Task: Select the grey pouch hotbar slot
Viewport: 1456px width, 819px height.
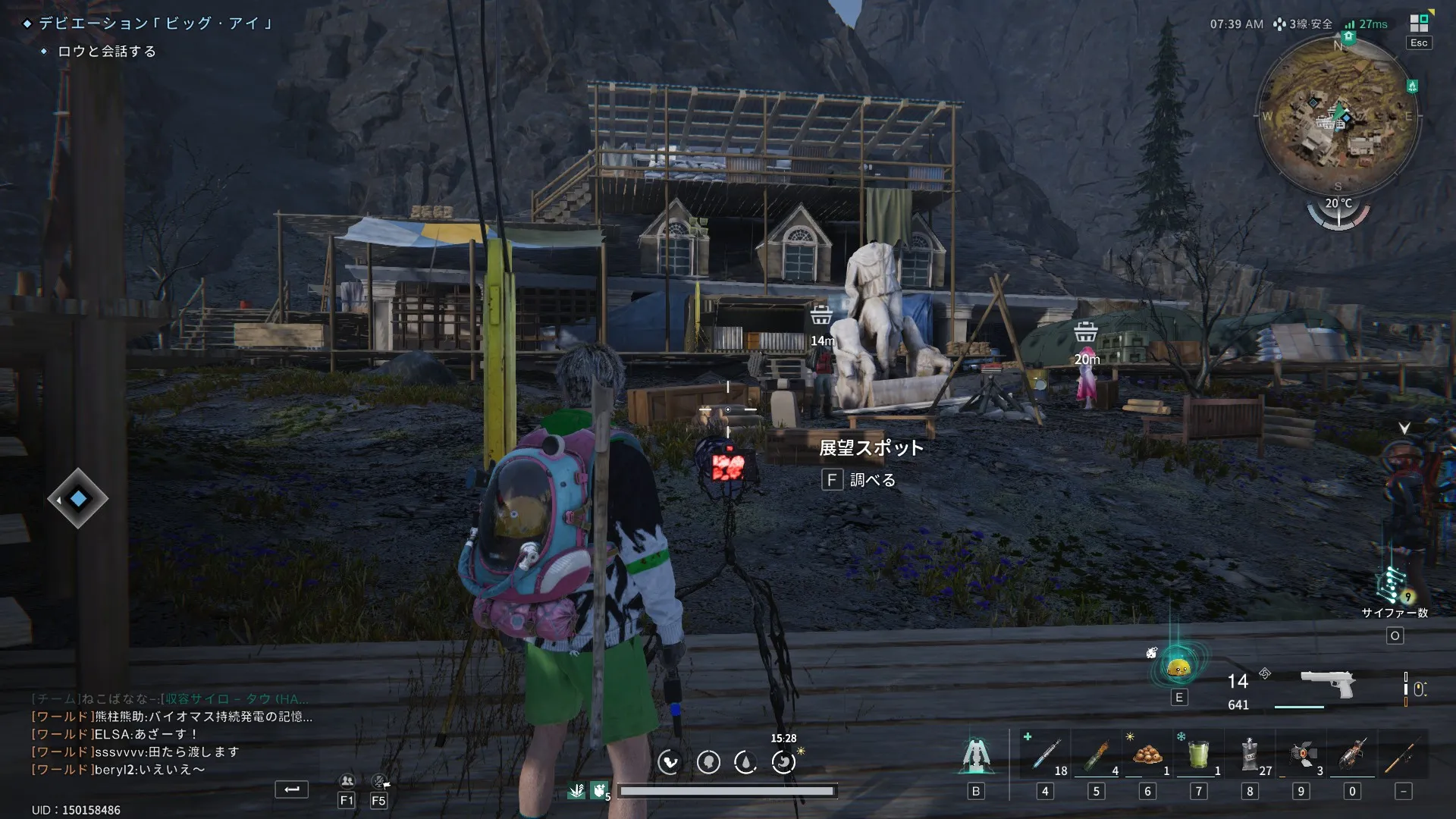Action: (x=1250, y=755)
